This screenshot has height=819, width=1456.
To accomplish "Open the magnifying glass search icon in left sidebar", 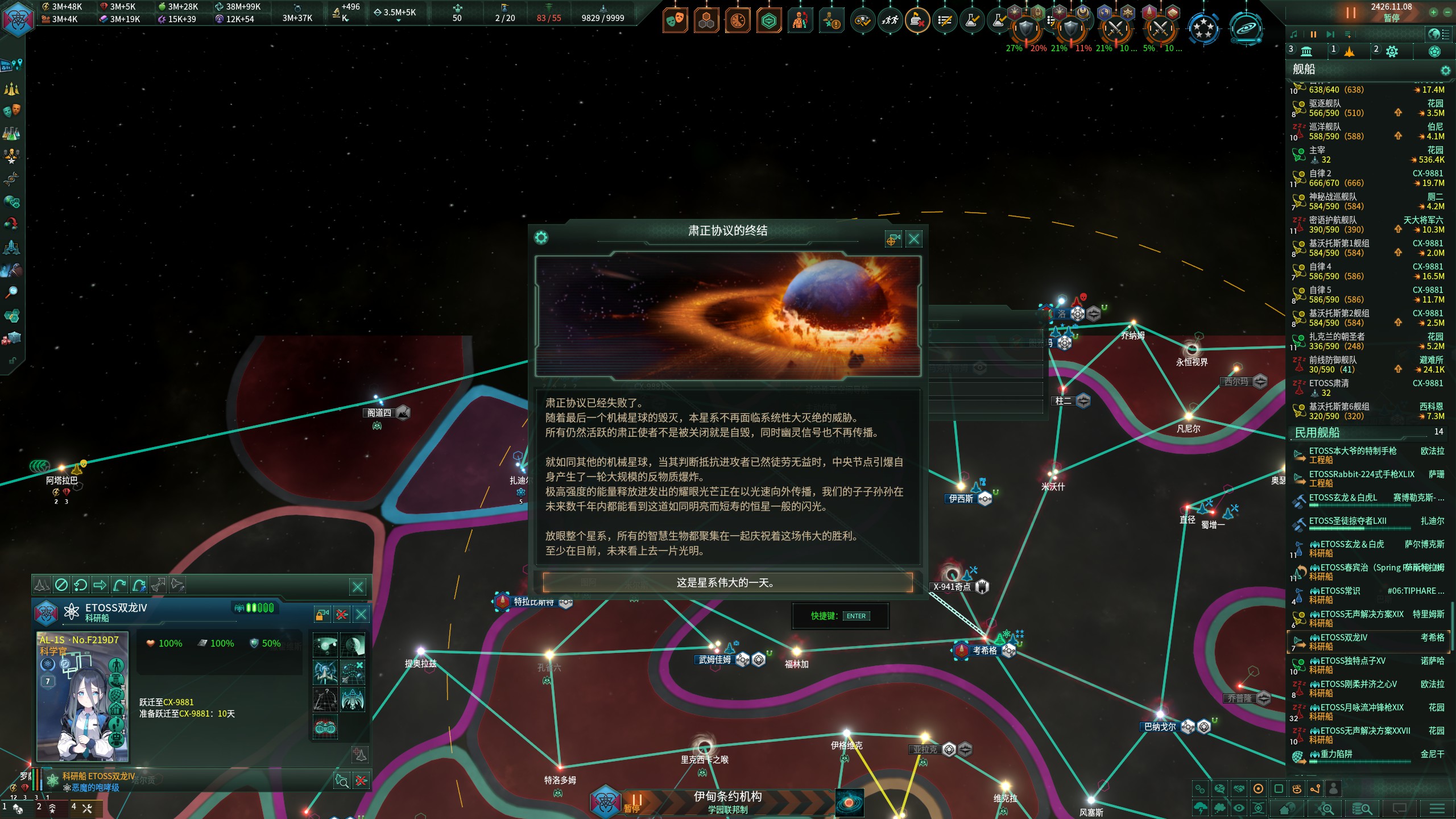I will click(11, 292).
